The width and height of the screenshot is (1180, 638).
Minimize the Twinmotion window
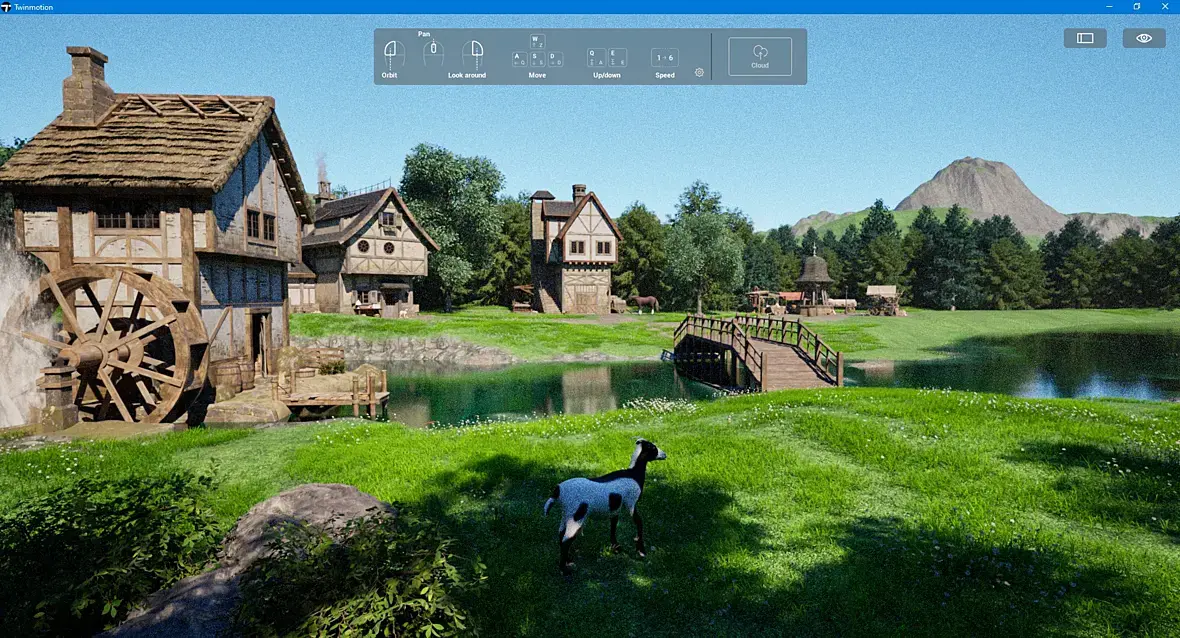tap(1109, 7)
